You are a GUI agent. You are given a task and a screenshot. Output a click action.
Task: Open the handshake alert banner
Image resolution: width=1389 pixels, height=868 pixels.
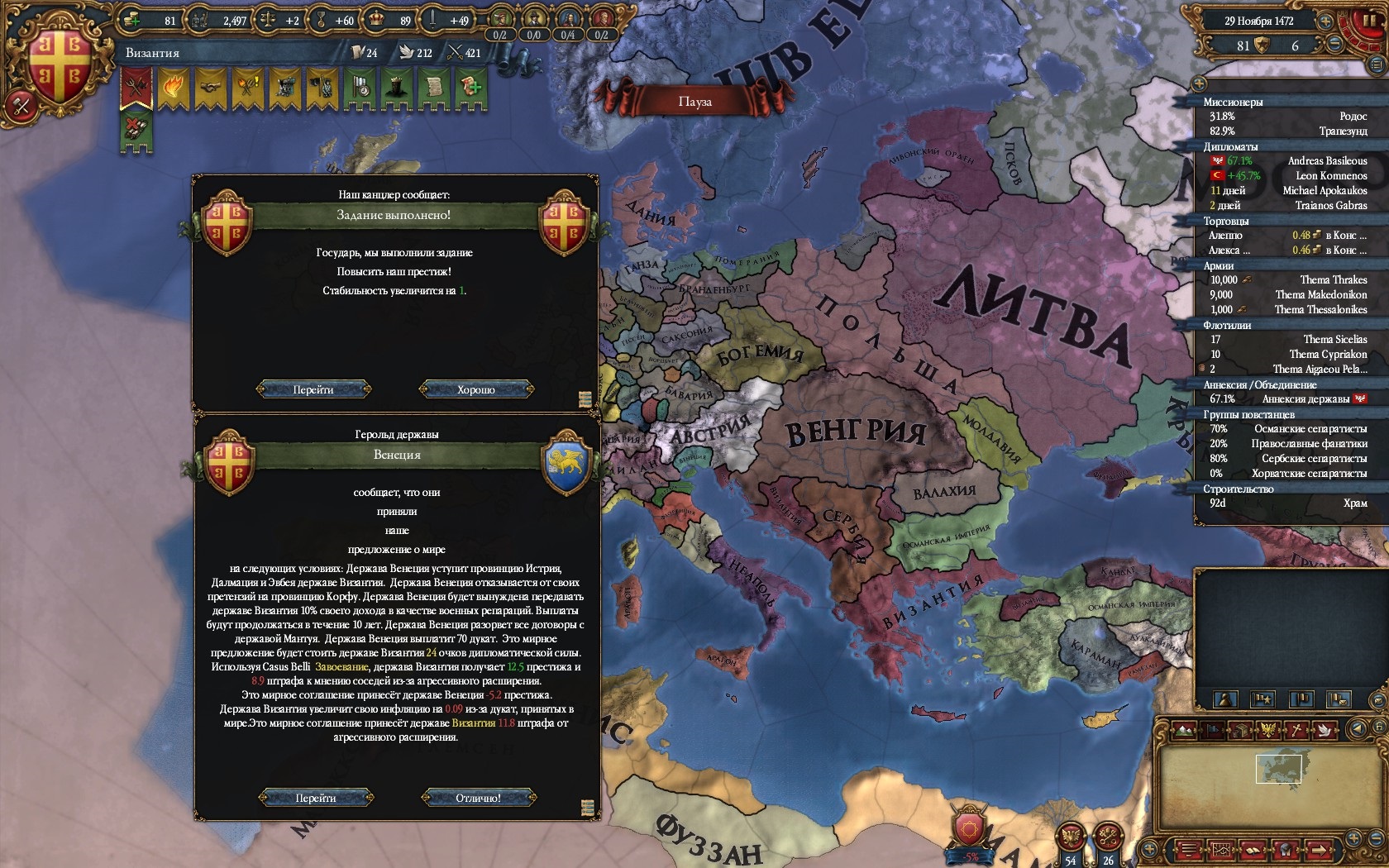coord(210,87)
